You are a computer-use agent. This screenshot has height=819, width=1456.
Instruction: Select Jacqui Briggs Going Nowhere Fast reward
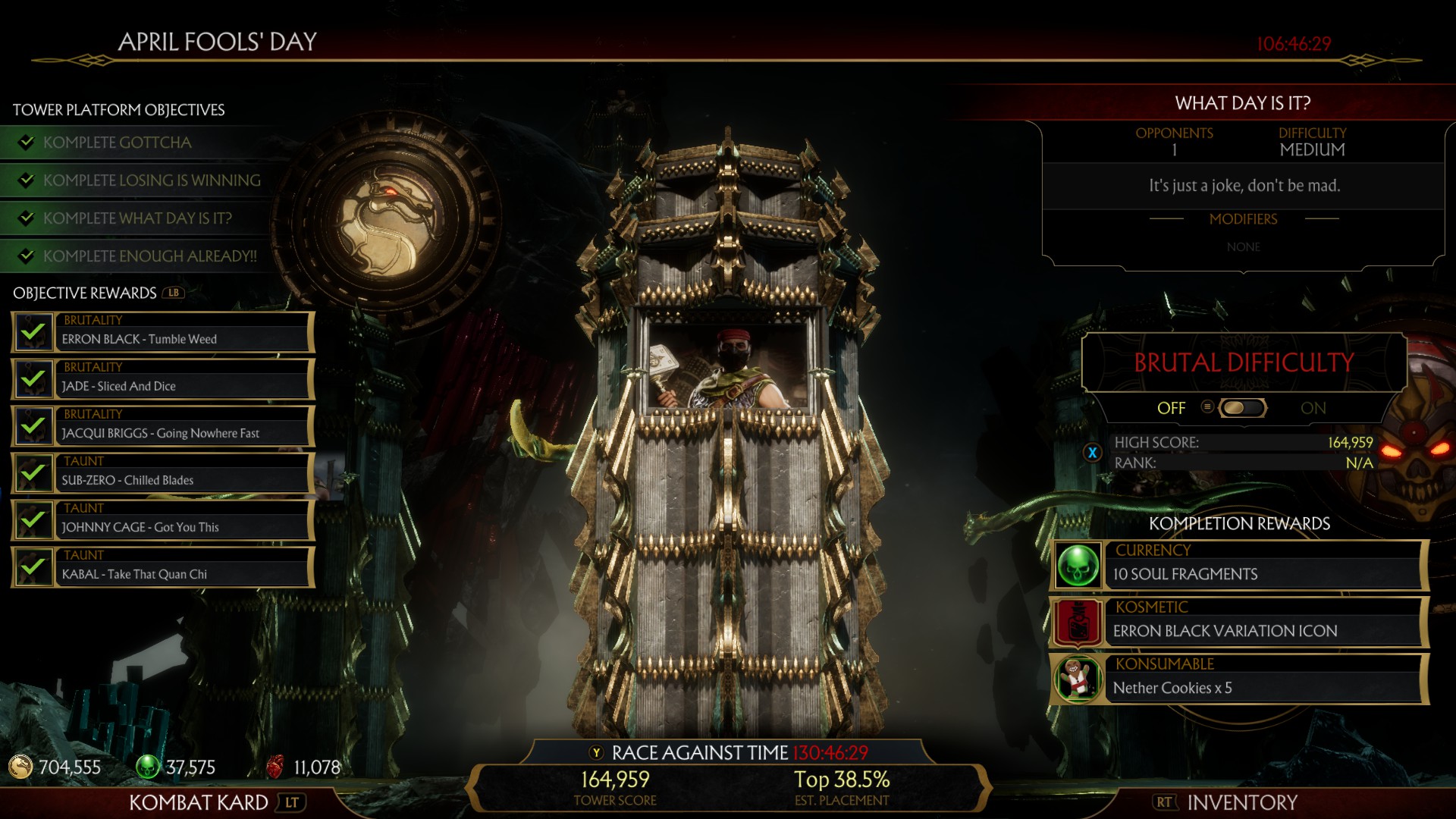click(163, 426)
